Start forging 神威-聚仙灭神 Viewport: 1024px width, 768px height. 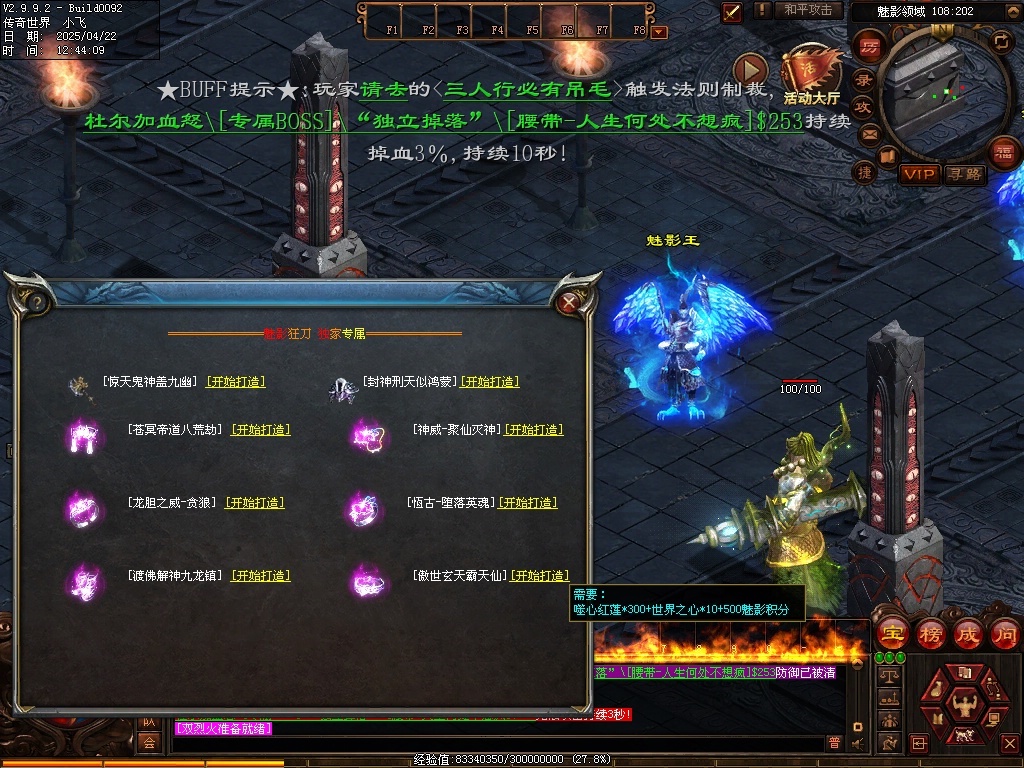pos(534,430)
